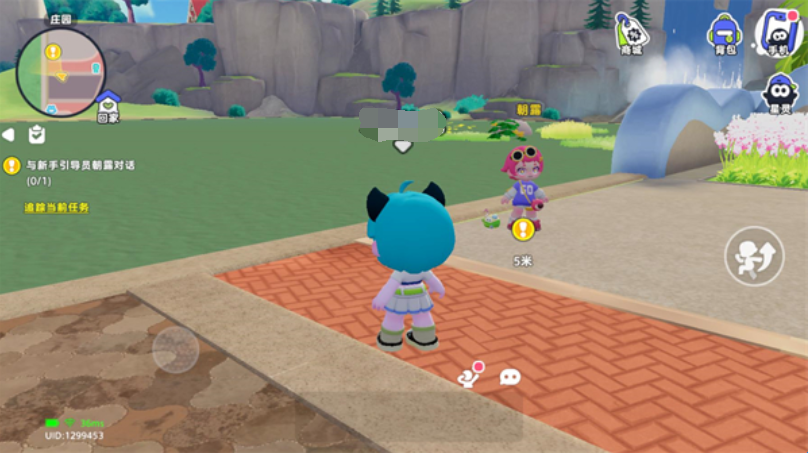The width and height of the screenshot is (808, 453).
Task: Open the 背包 backpack
Action: click(x=723, y=33)
